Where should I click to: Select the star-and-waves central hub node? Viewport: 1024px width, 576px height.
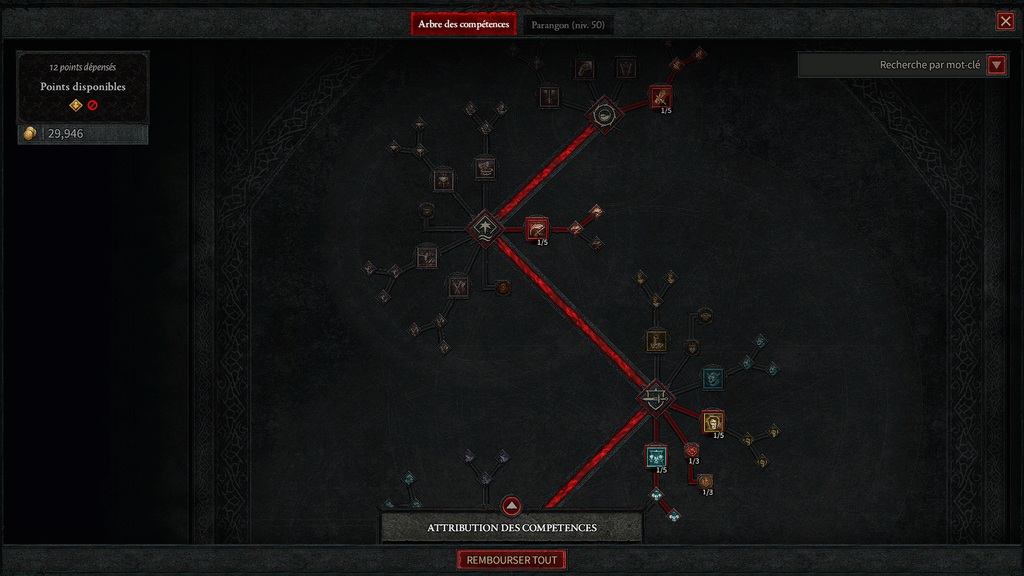[x=485, y=225]
